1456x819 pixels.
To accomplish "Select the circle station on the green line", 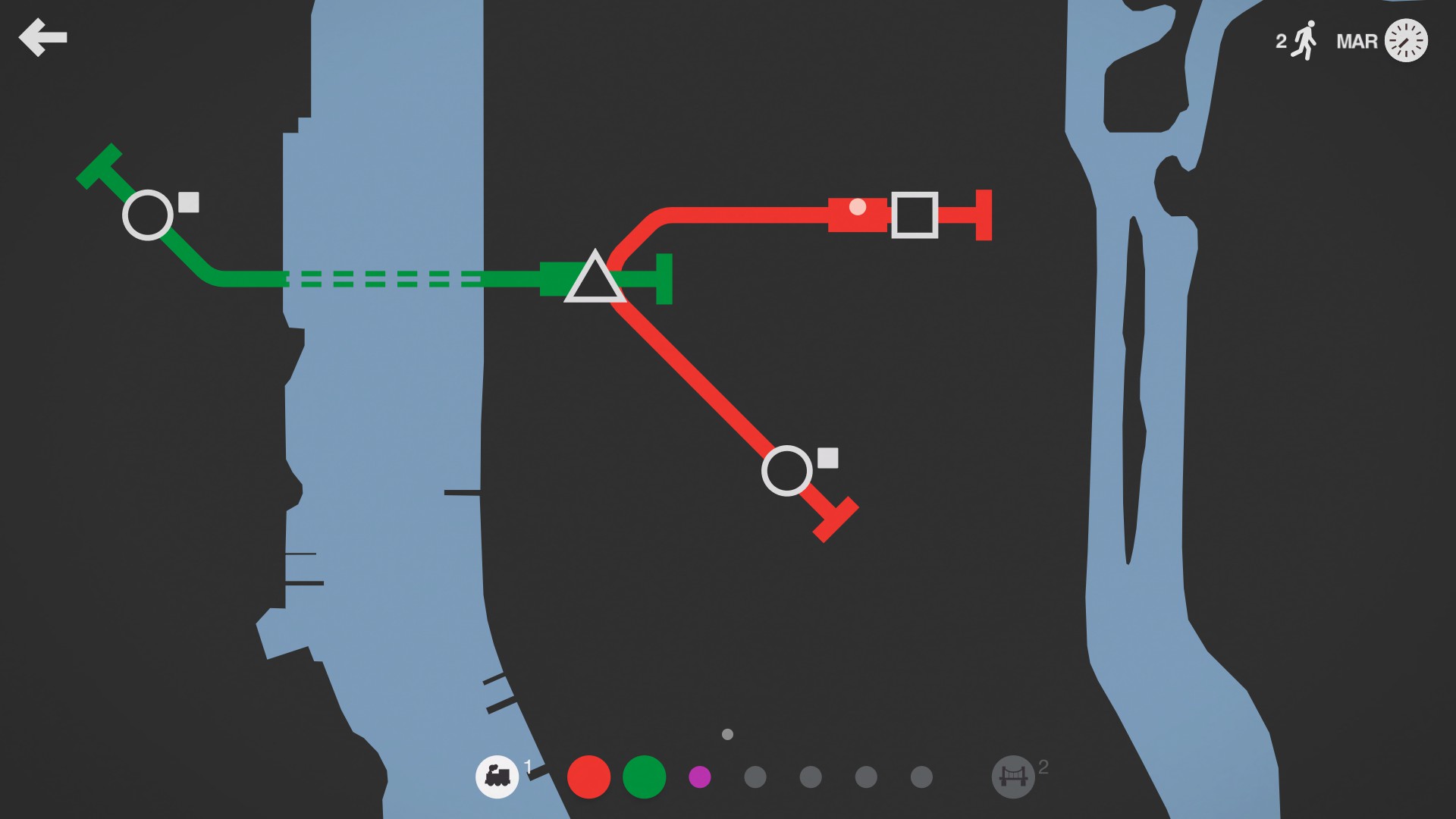I will point(149,215).
